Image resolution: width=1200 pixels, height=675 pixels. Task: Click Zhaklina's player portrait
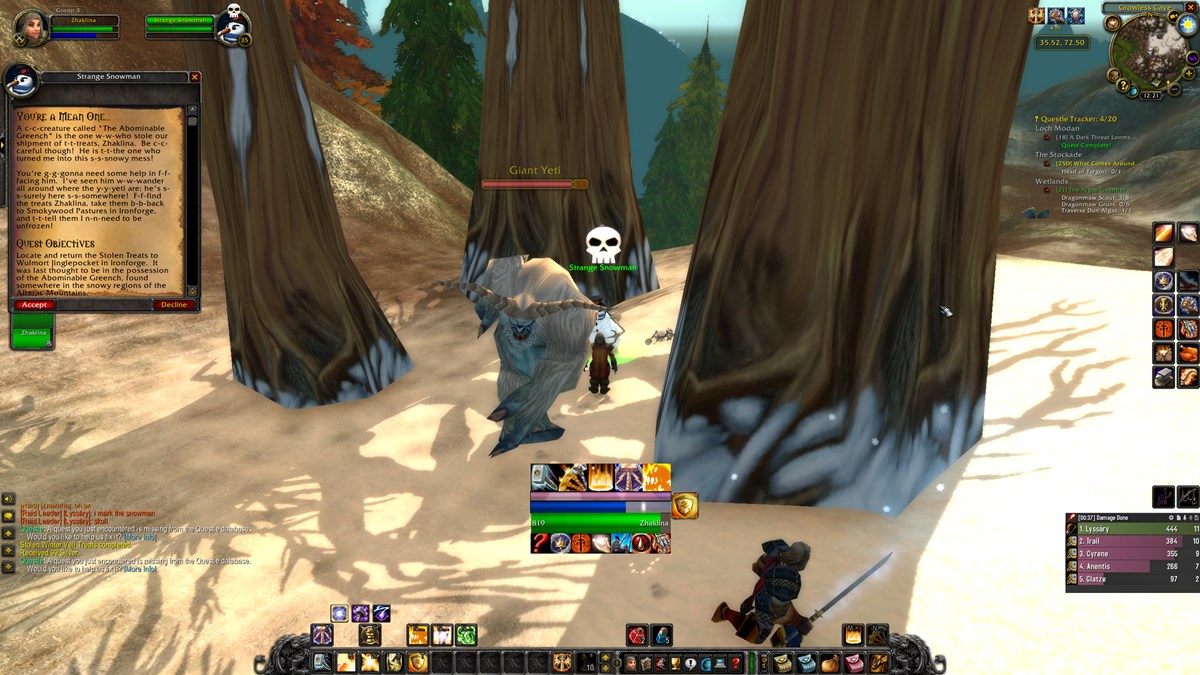30,28
